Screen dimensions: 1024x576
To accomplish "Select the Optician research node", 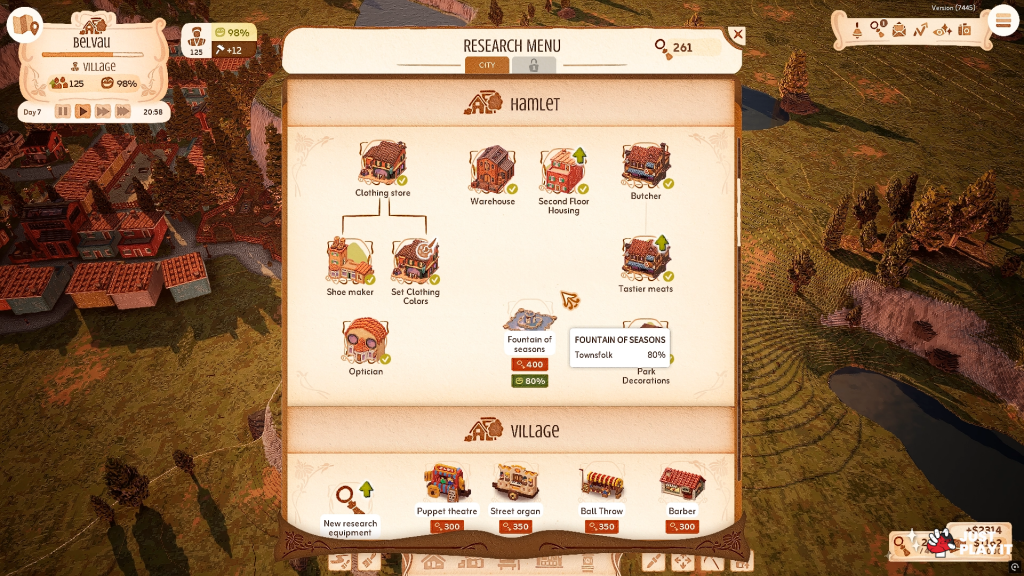I will coord(364,342).
